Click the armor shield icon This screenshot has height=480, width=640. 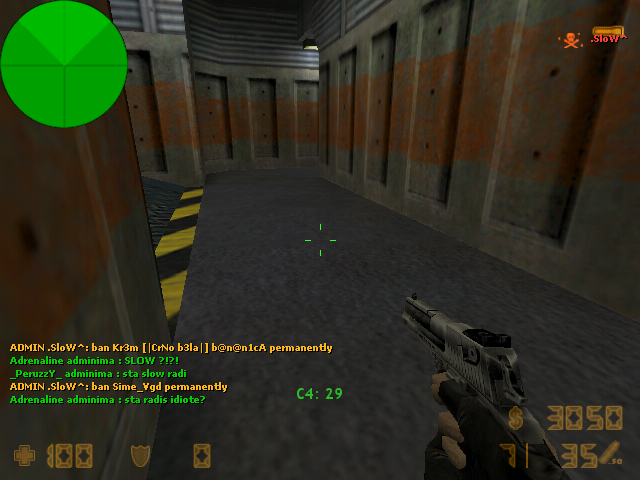[140, 456]
